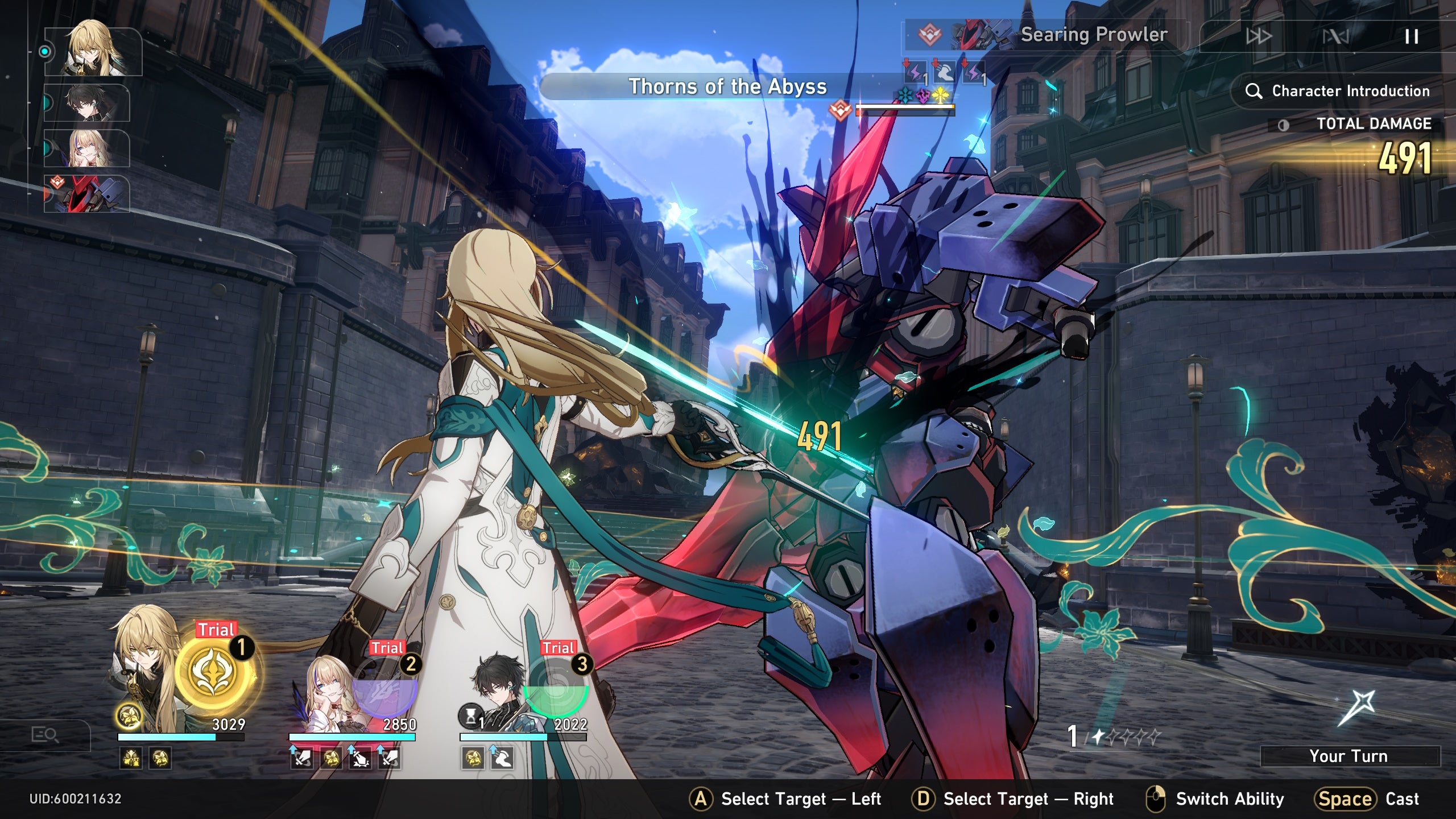Toggle the double-speed fast-forward button
The image size is (1456, 819).
[1259, 37]
